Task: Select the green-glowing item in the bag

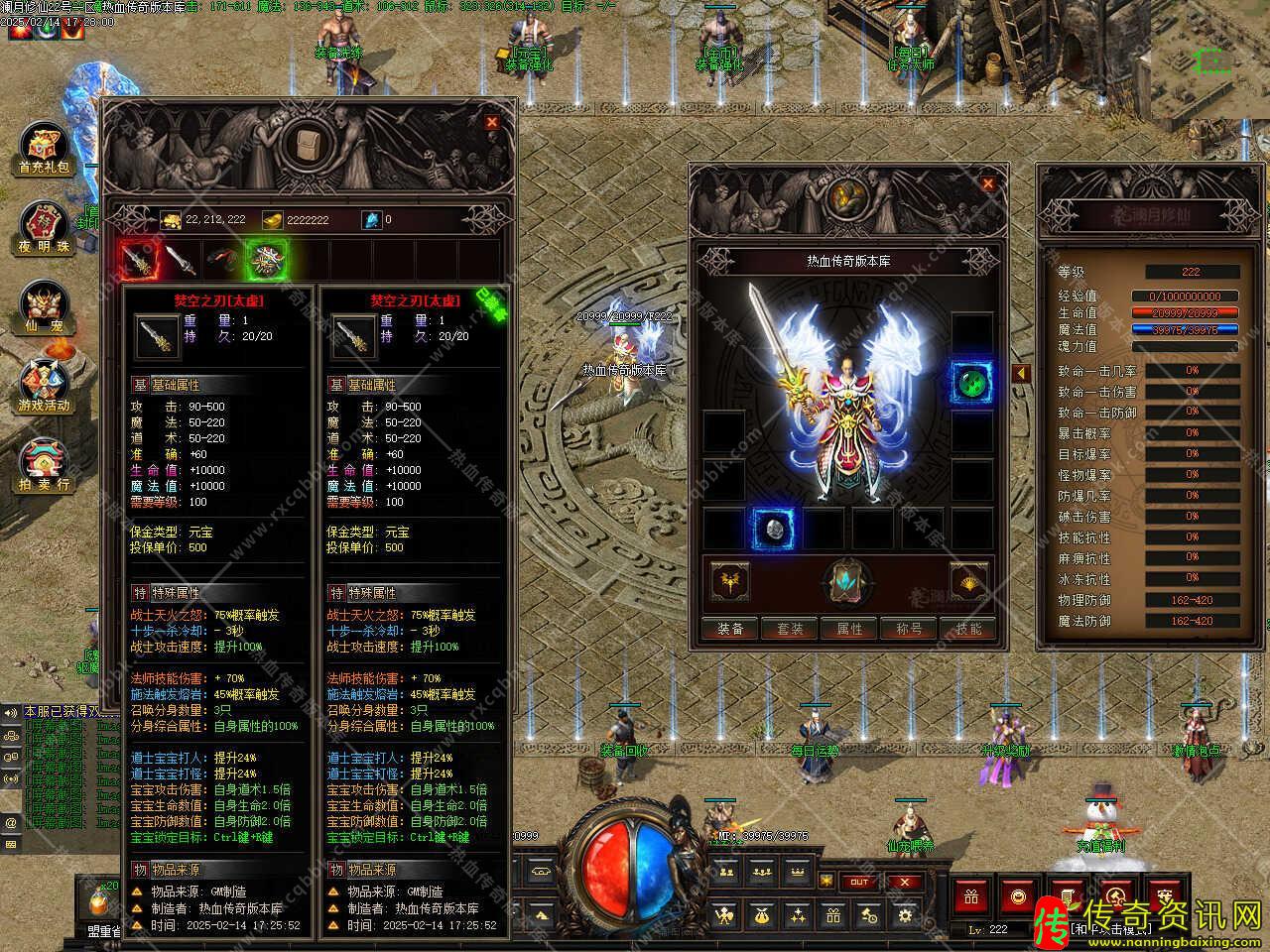Action: tap(267, 259)
